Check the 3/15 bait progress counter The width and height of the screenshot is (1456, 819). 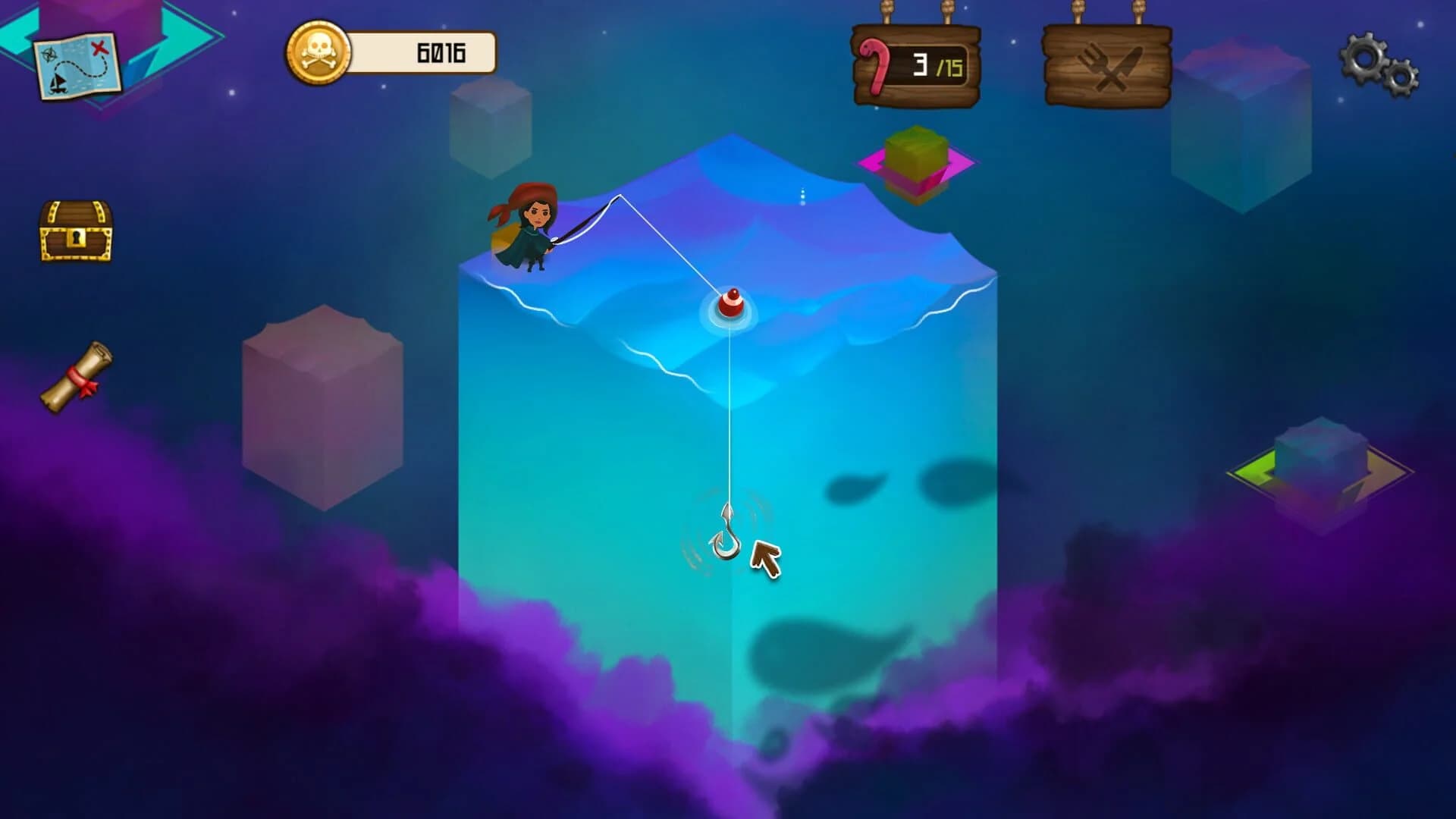click(929, 64)
